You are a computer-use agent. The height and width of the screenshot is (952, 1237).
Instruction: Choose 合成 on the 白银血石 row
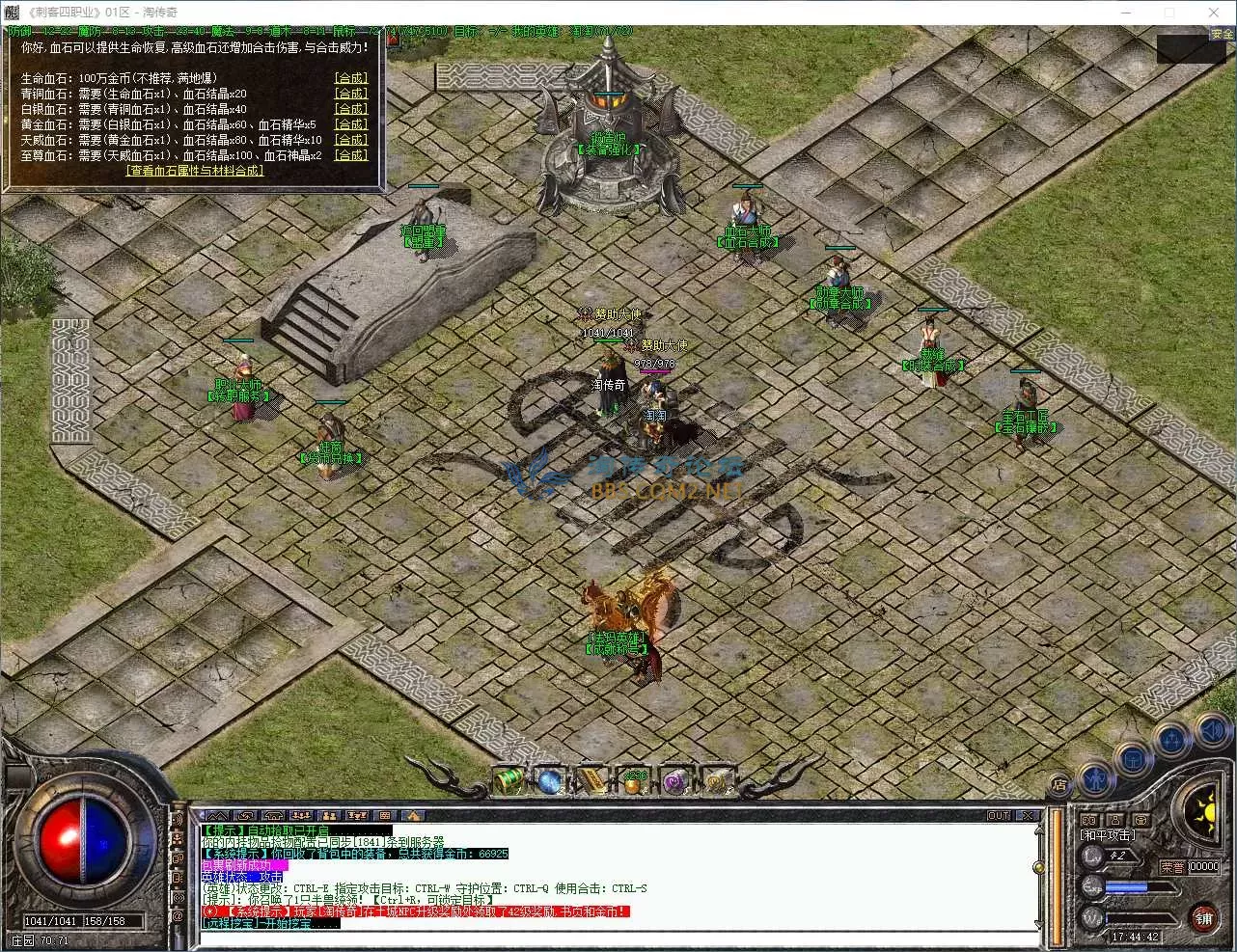coord(350,109)
